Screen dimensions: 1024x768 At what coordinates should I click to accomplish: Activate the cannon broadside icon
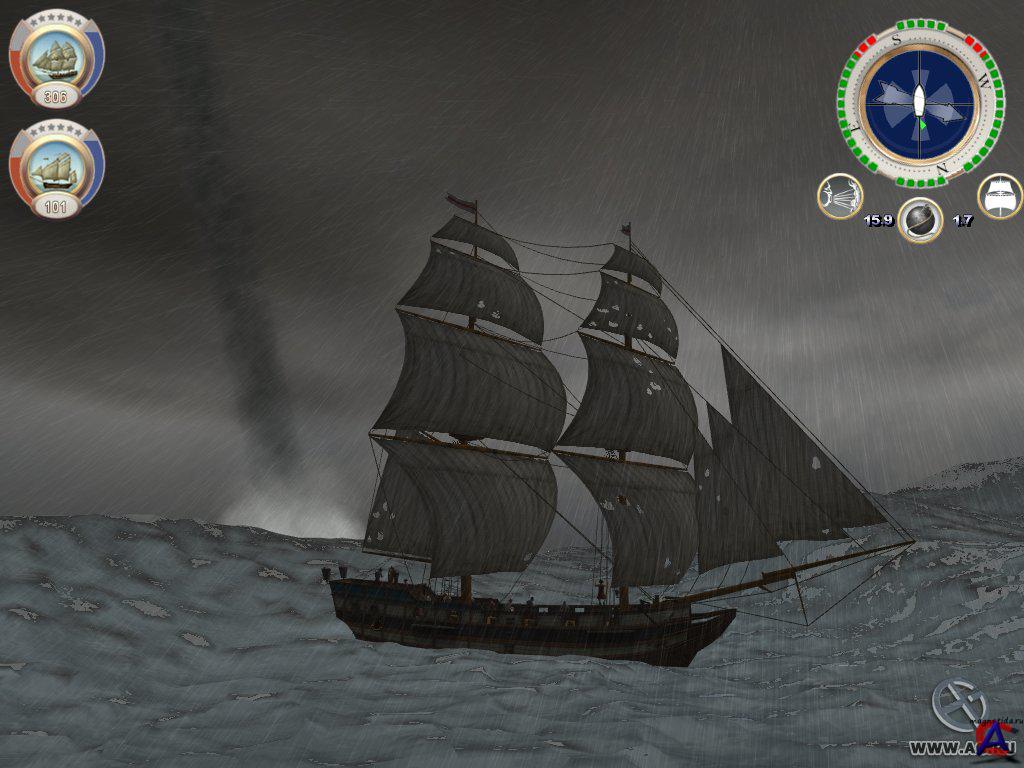(x=840, y=196)
